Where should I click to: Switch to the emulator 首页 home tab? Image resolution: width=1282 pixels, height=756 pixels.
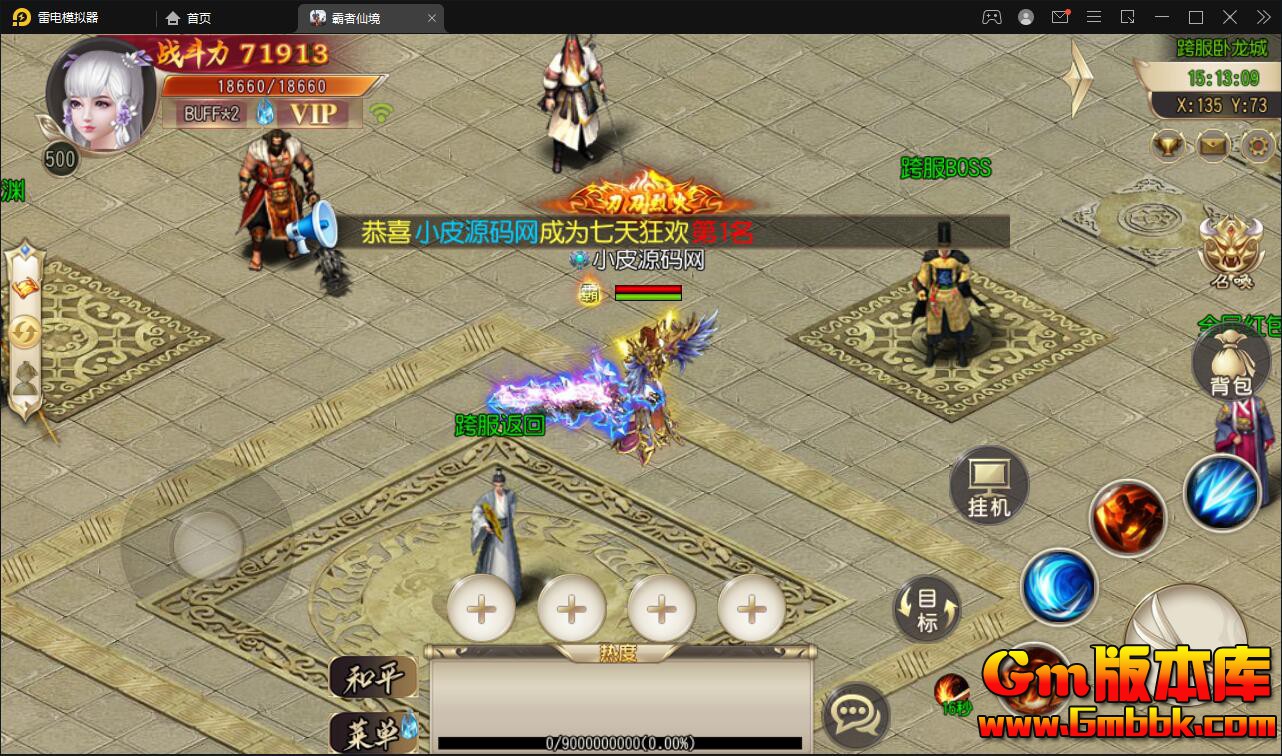pos(189,18)
